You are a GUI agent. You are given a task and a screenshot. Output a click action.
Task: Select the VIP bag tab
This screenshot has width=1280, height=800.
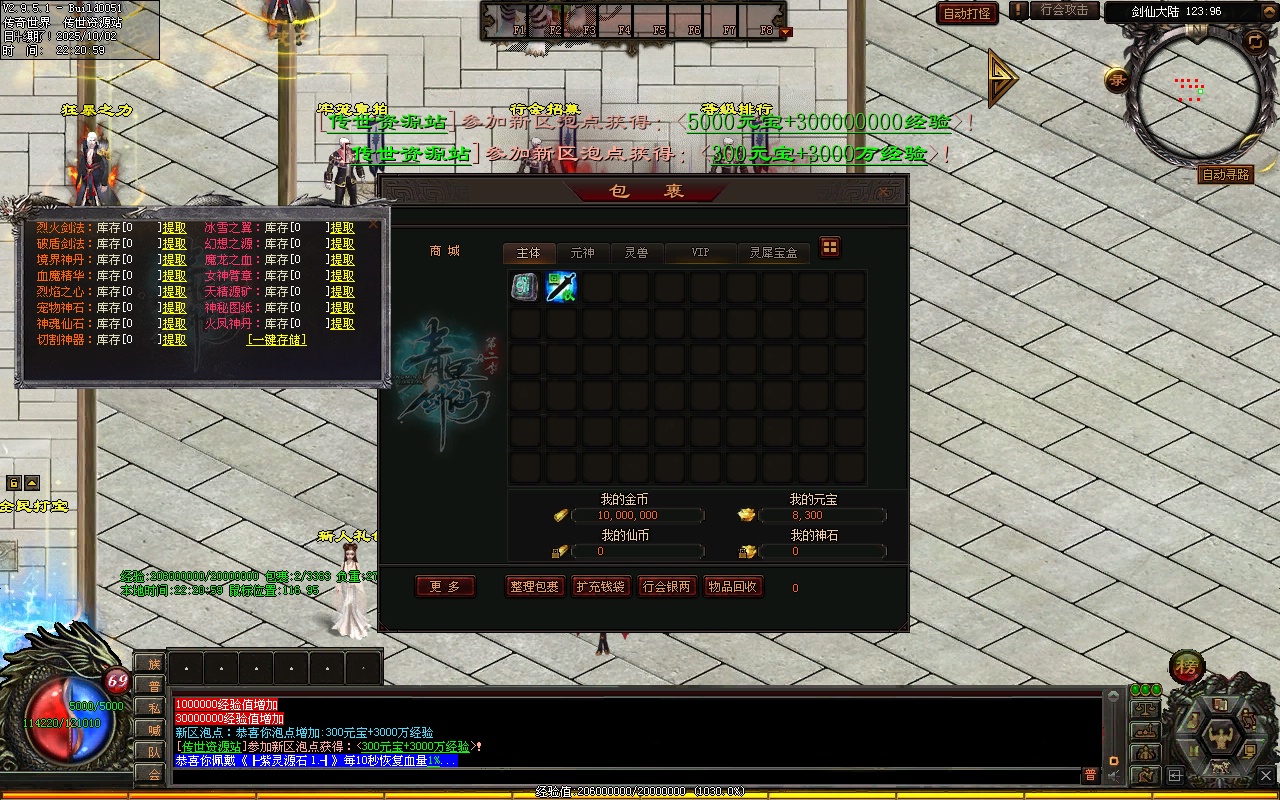point(700,253)
